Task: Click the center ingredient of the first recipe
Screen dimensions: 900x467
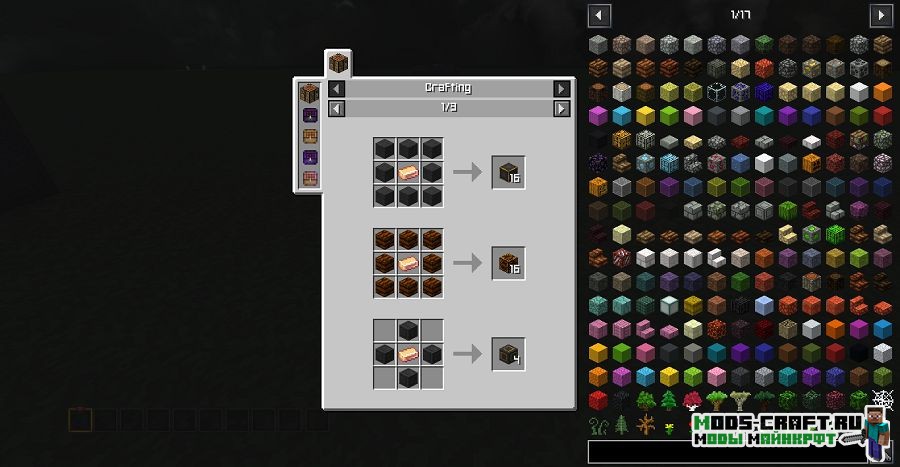Action: tap(408, 172)
